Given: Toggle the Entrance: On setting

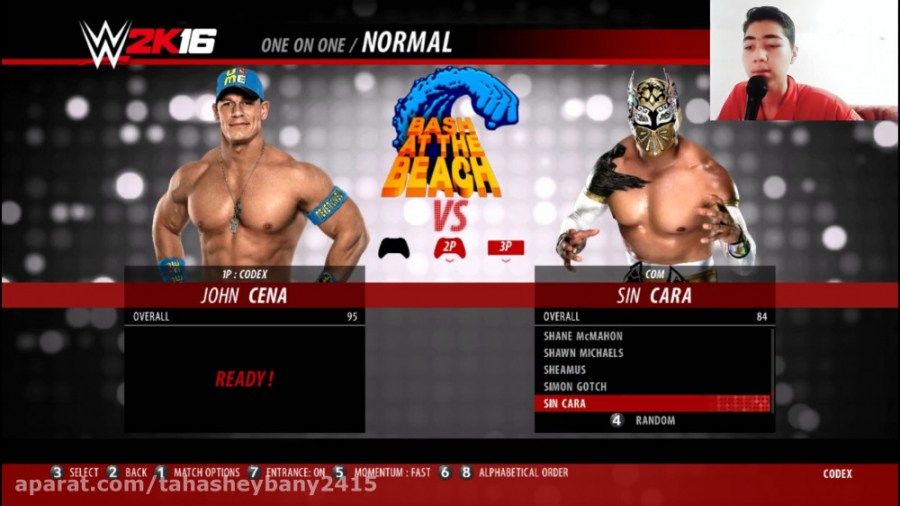Looking at the screenshot, I should point(294,473).
